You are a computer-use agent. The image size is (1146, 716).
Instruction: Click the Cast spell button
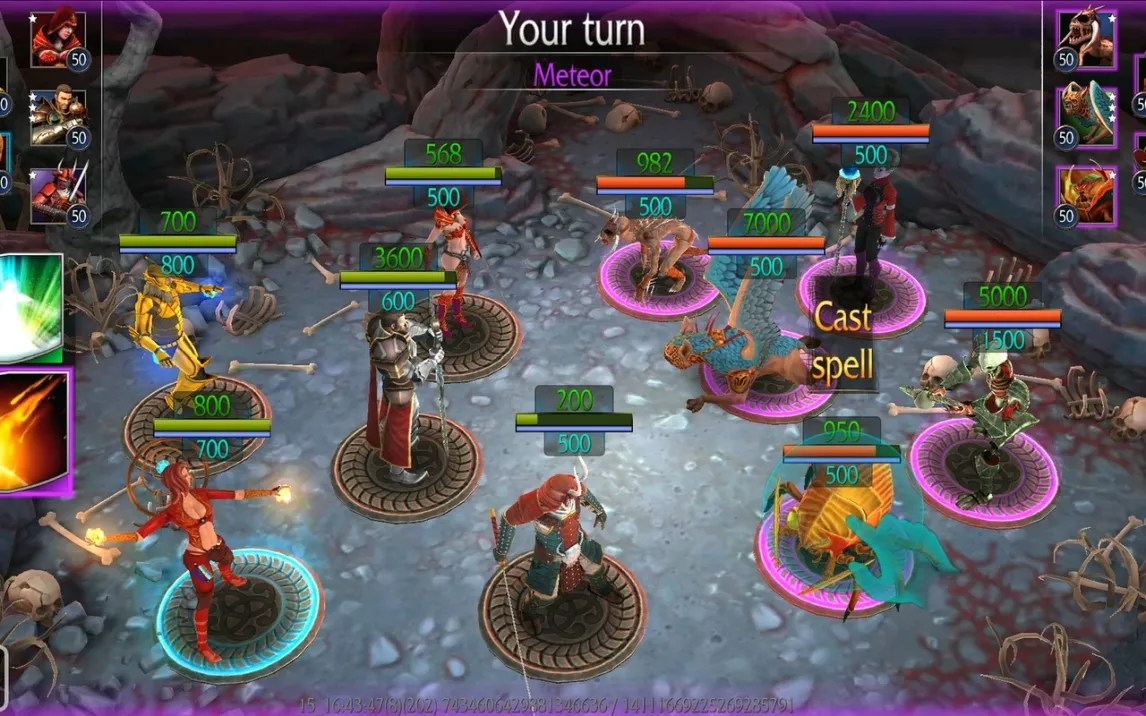(x=842, y=341)
